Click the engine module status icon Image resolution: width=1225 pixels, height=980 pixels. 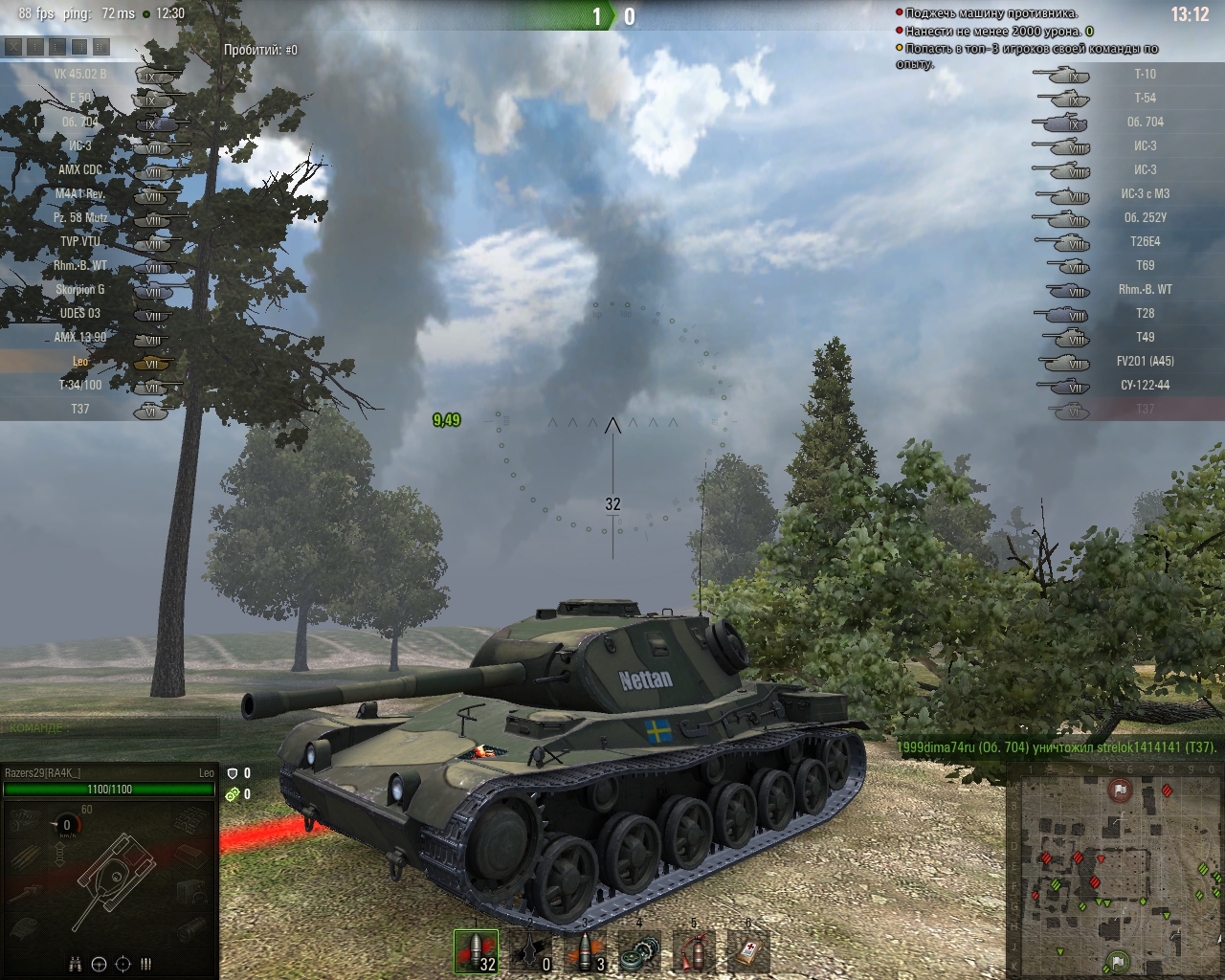coord(25,820)
